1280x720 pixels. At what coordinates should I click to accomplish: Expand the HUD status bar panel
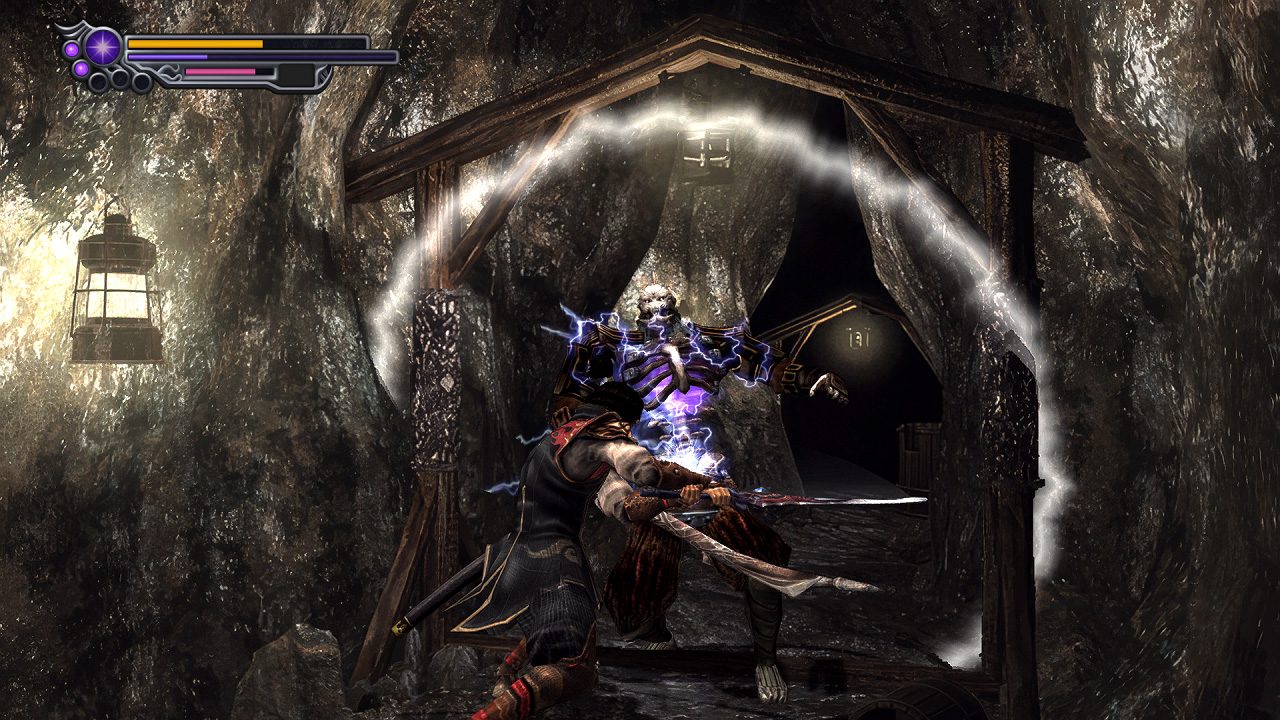200,57
